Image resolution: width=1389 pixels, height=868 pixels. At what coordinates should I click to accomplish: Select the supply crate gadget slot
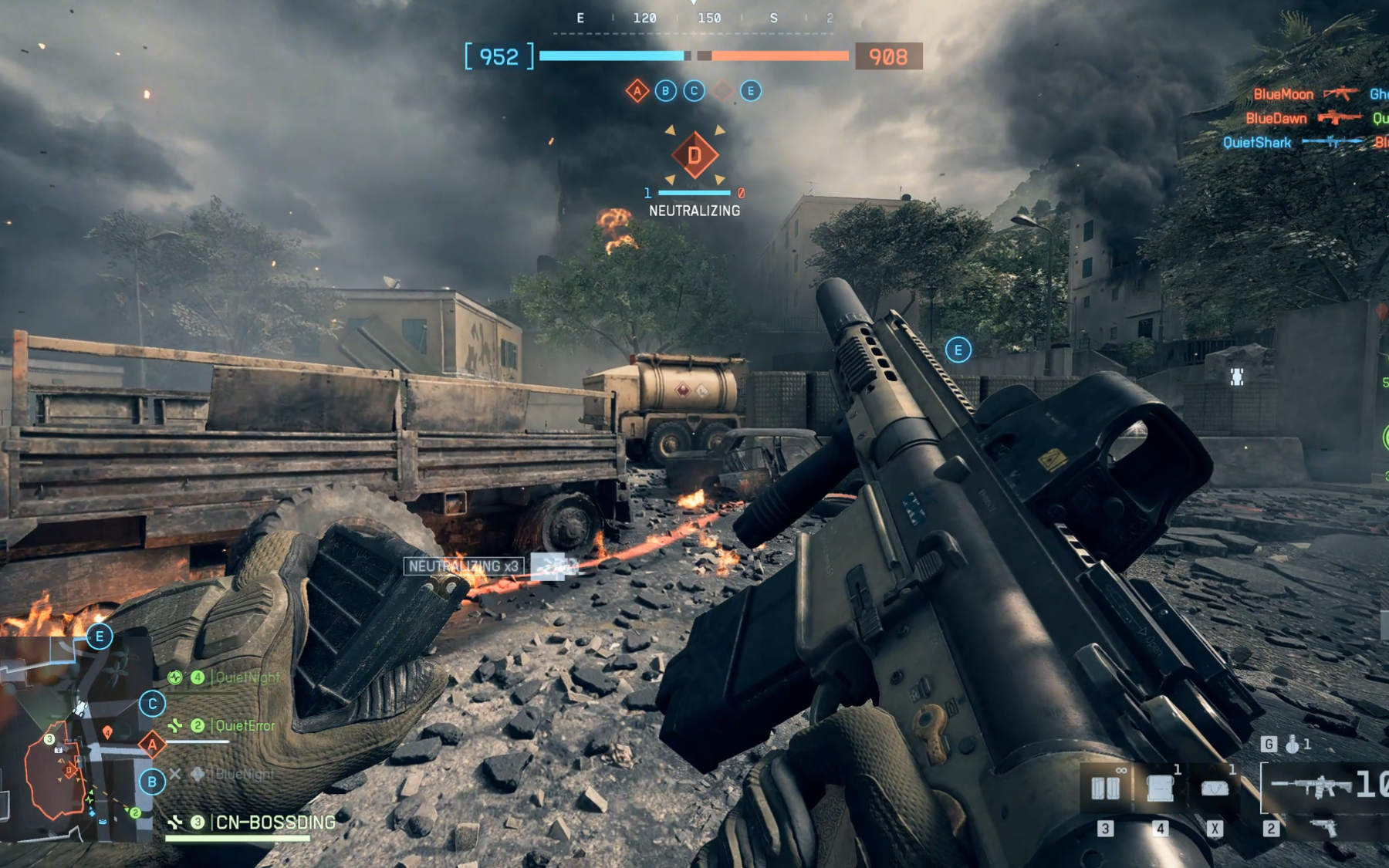coord(1160,788)
